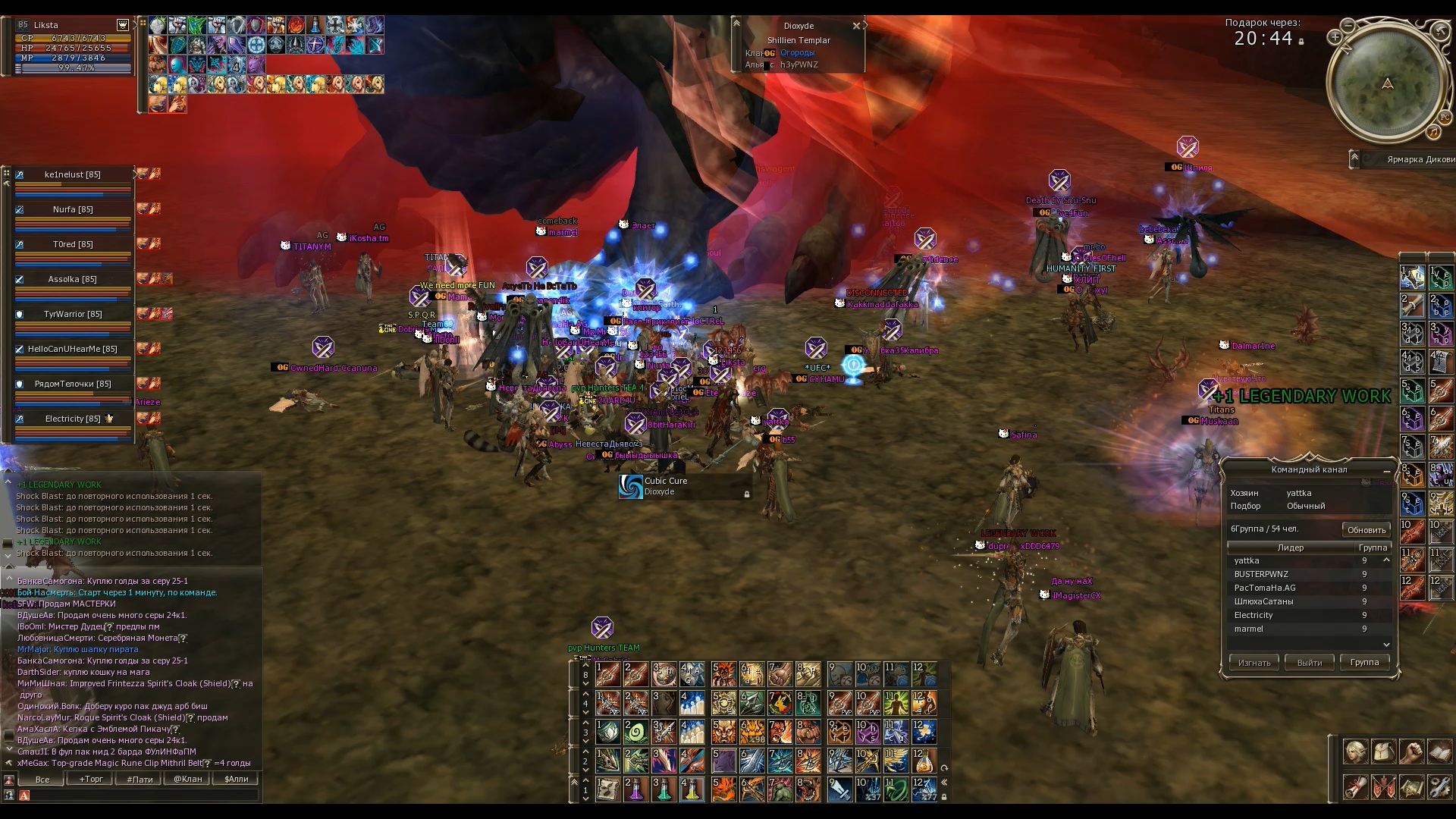
Task: Click the Обновить button in command channel
Action: (x=1366, y=529)
